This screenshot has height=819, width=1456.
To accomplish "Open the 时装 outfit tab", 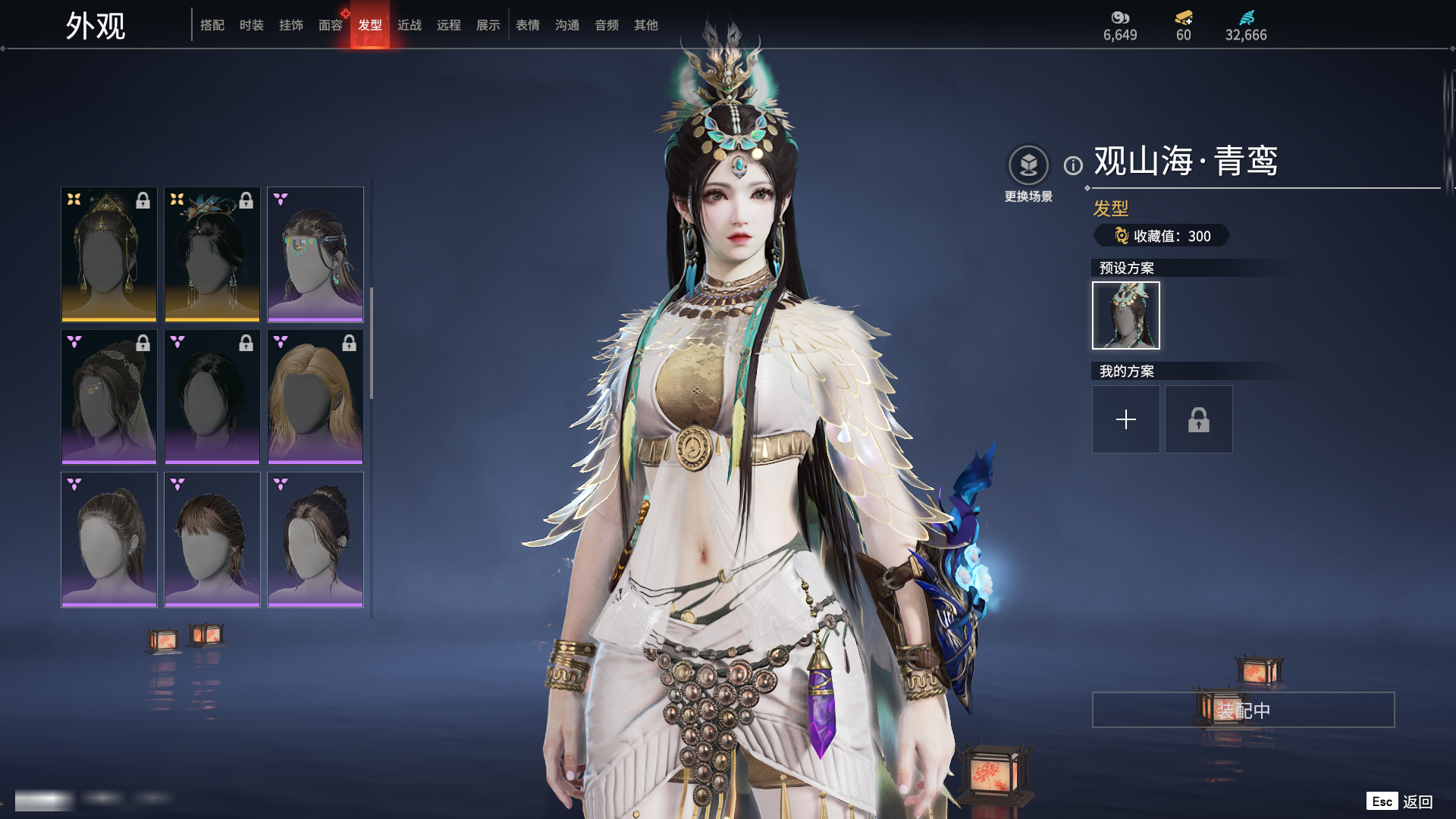I will point(252,25).
